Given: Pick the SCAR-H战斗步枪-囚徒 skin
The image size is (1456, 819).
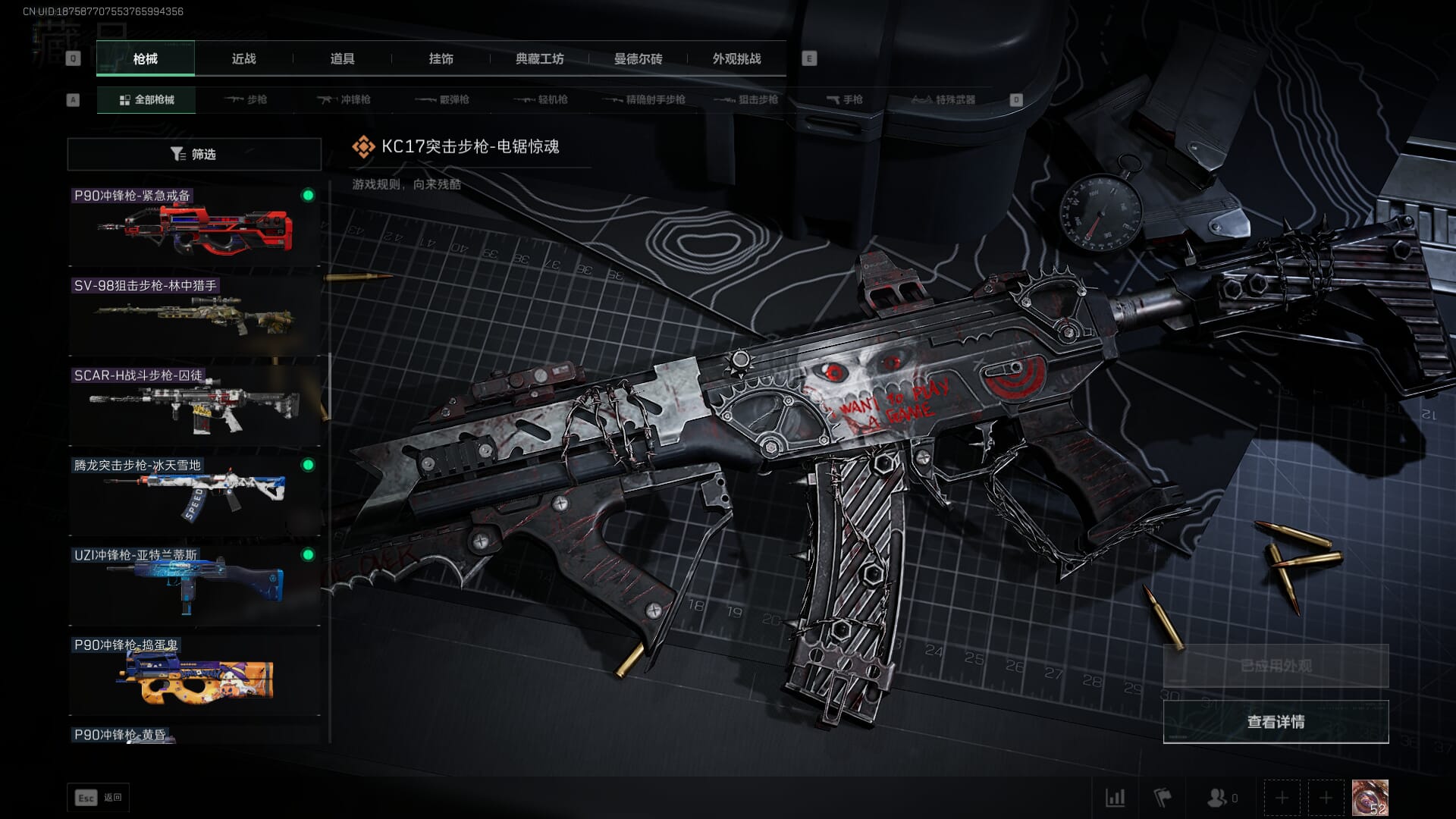Looking at the screenshot, I should coord(194,406).
